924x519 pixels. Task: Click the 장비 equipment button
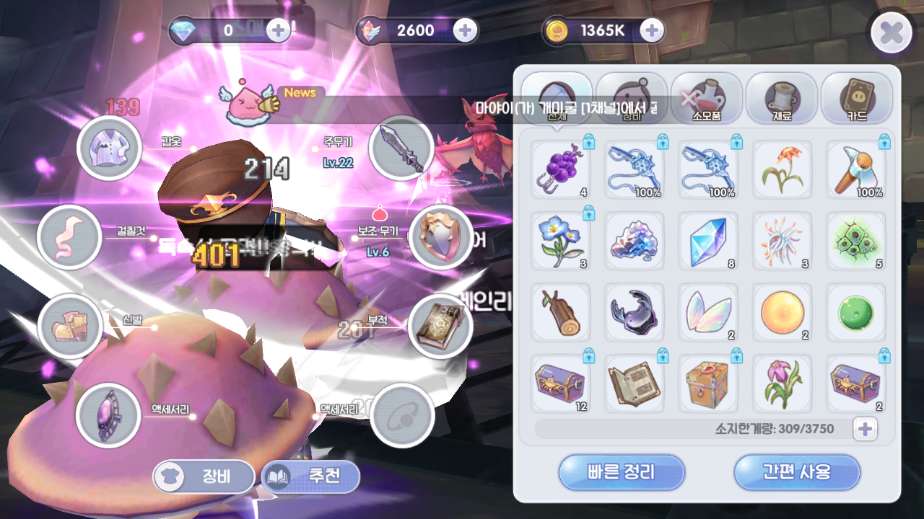203,477
